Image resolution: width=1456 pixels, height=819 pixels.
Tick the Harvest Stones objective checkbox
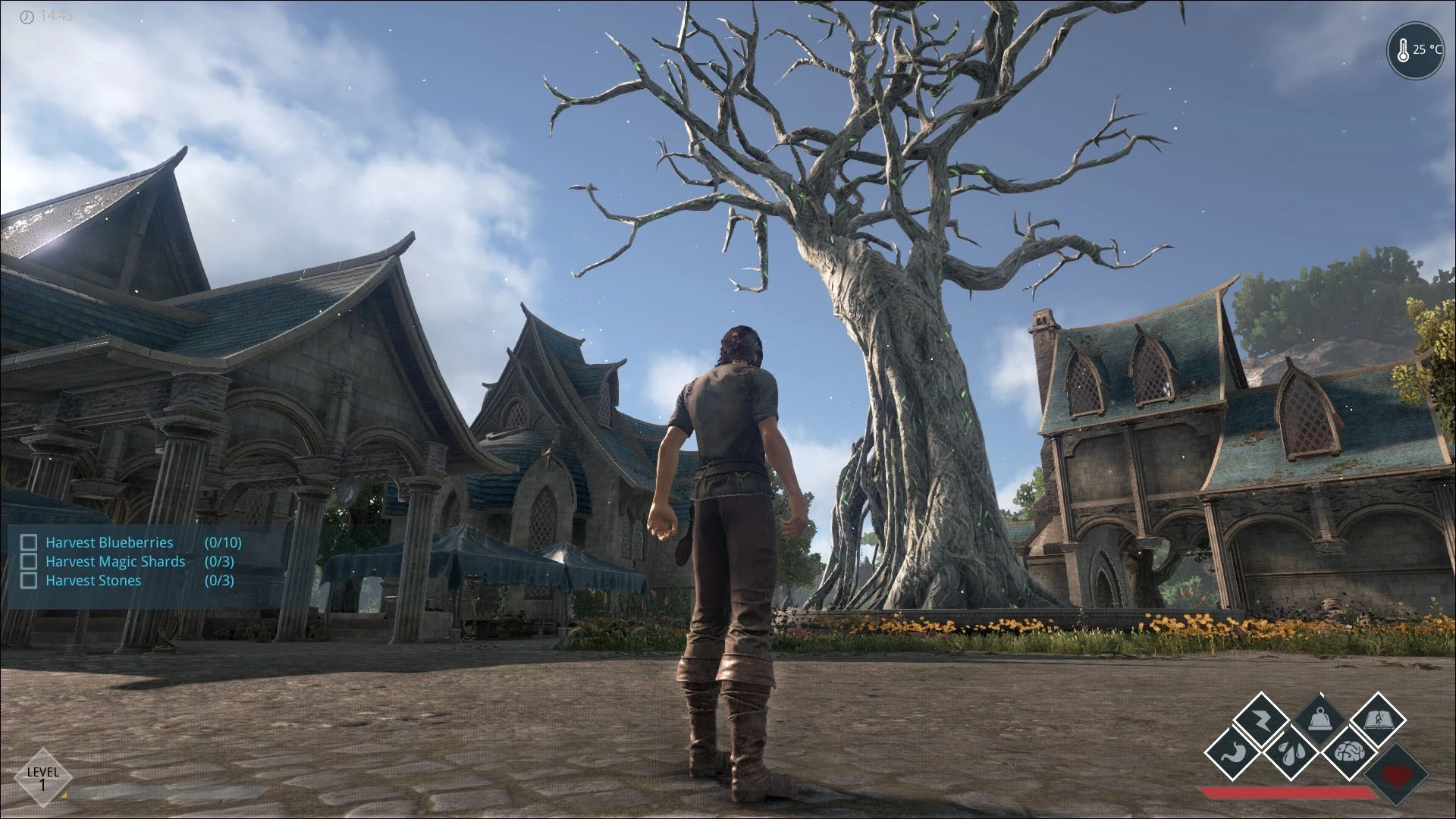click(29, 580)
